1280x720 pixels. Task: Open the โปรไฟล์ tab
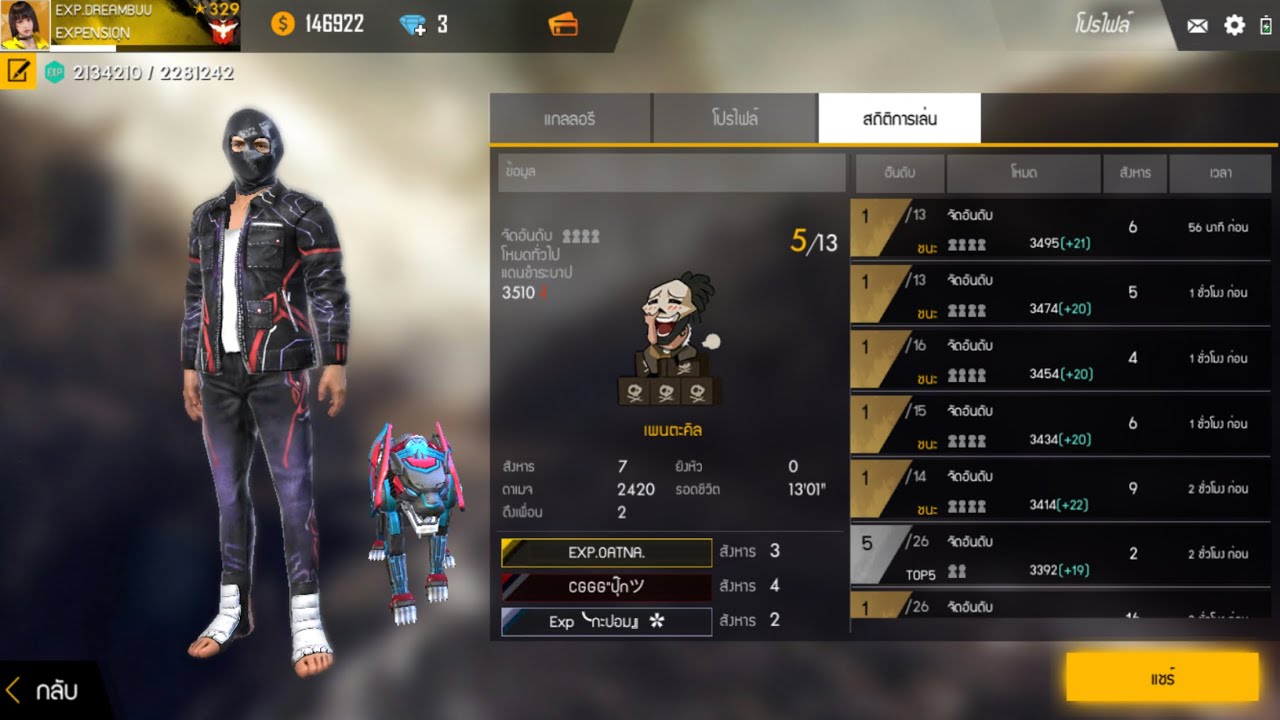[735, 119]
